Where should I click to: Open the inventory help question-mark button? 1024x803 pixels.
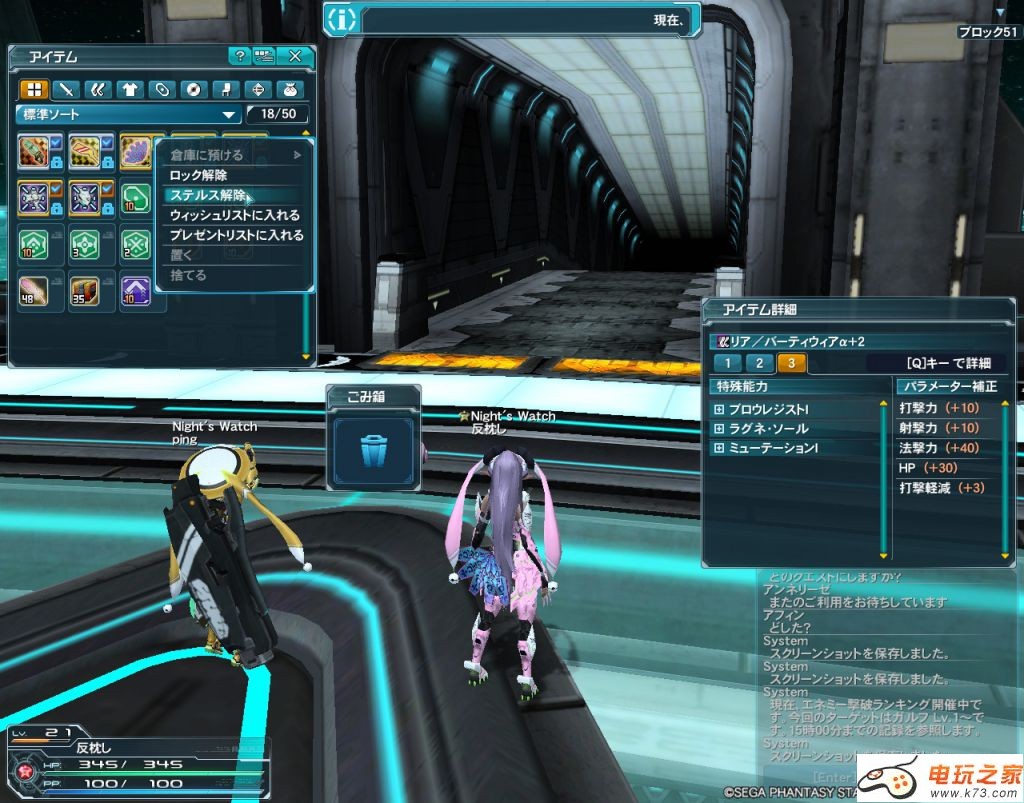click(239, 56)
